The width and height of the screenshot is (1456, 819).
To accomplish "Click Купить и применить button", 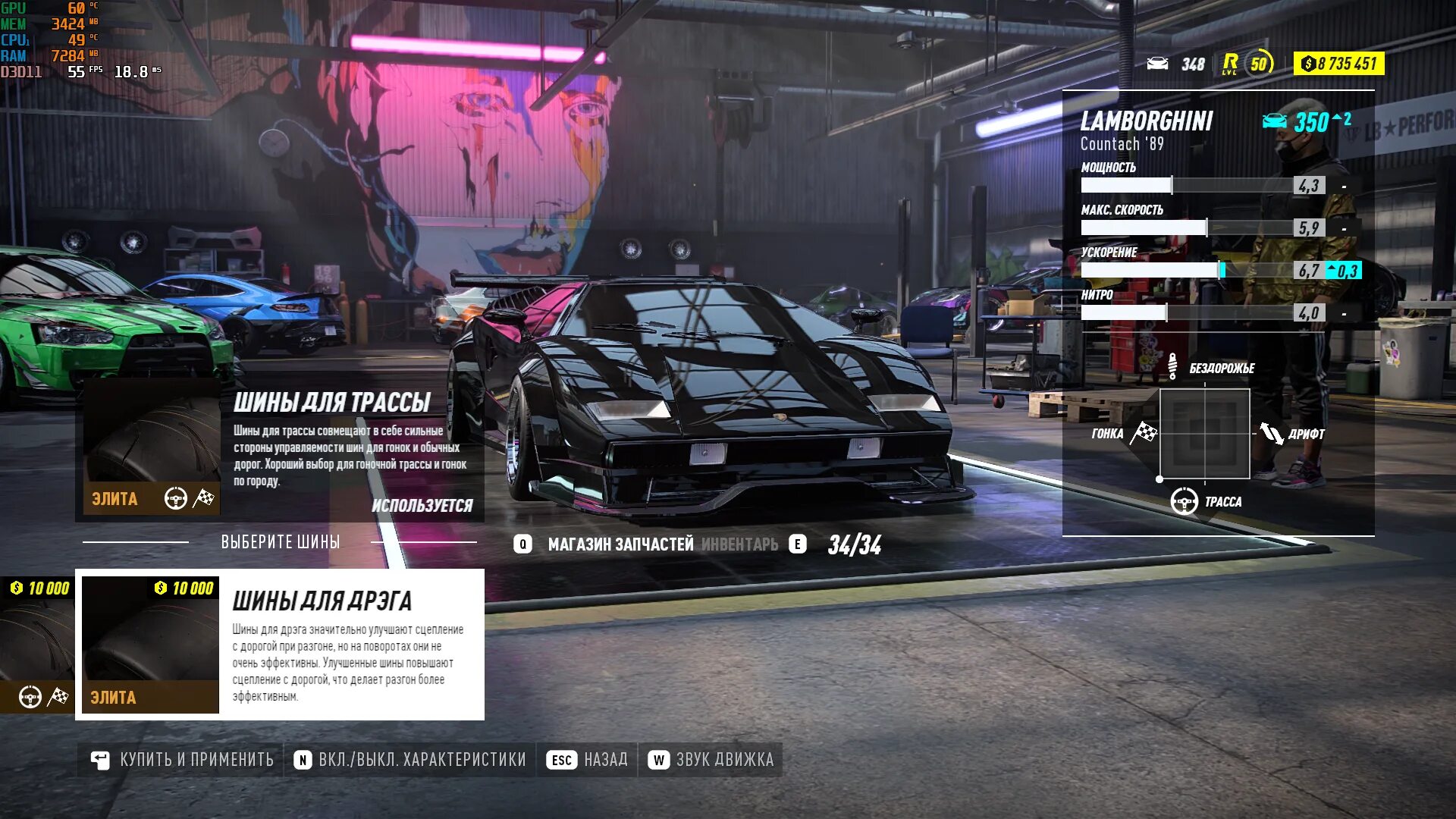I will (x=182, y=760).
